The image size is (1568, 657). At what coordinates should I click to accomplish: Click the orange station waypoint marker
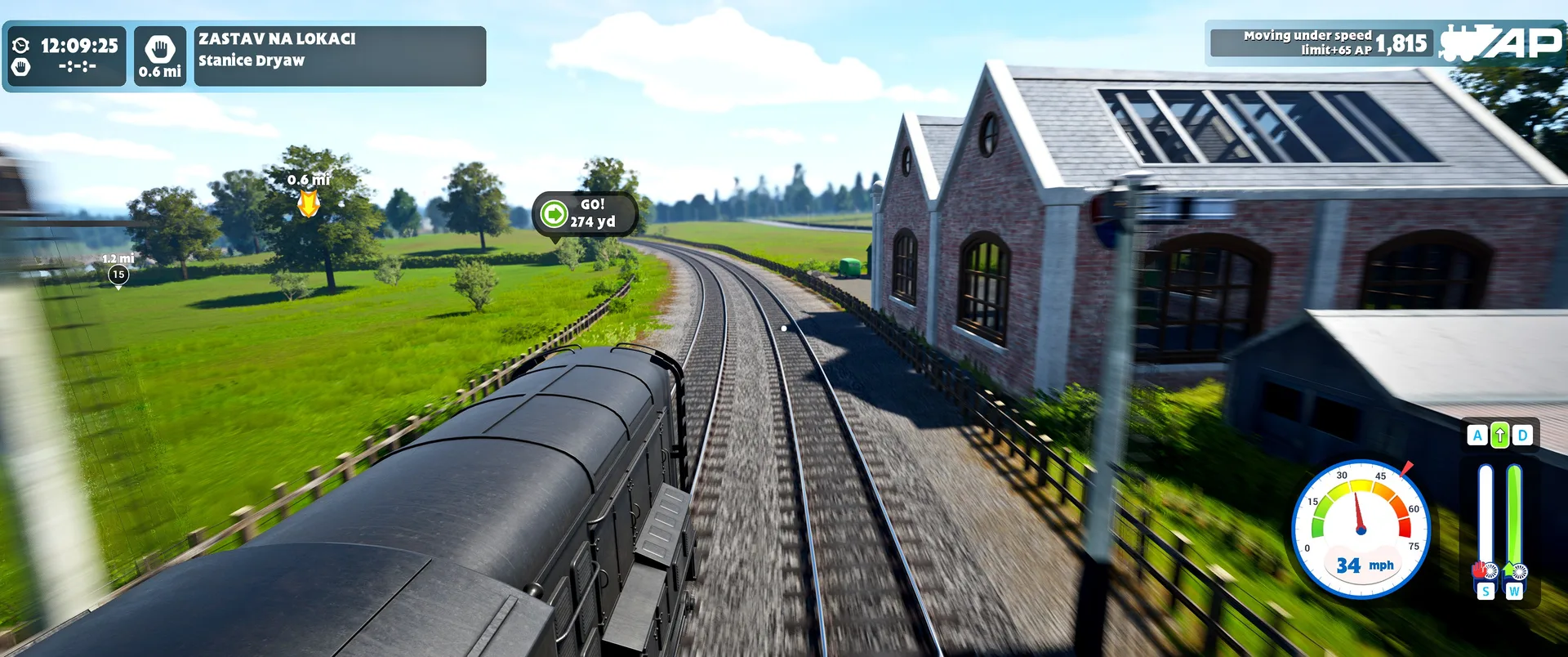coord(308,203)
